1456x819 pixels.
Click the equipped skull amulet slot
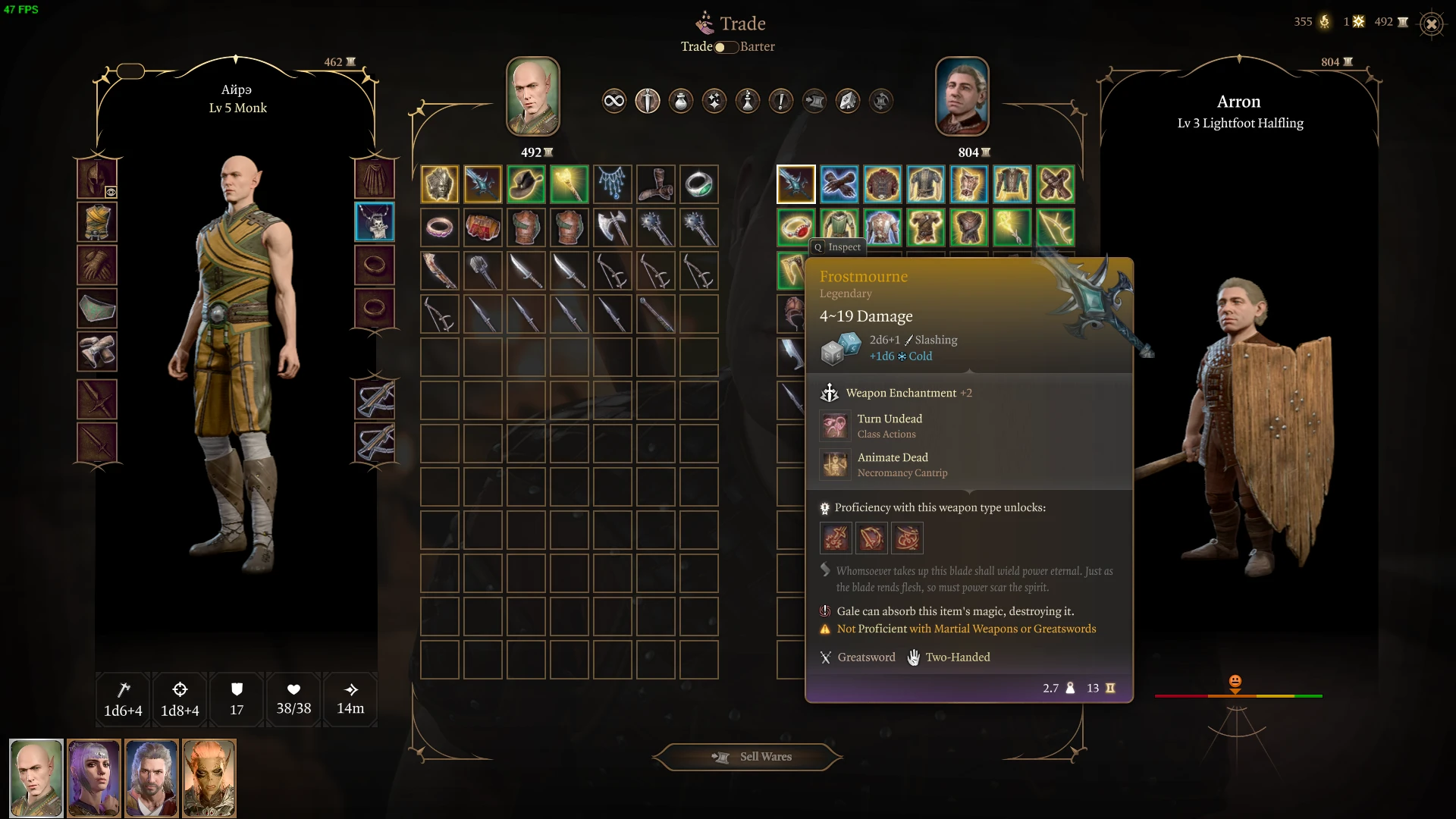[x=375, y=221]
